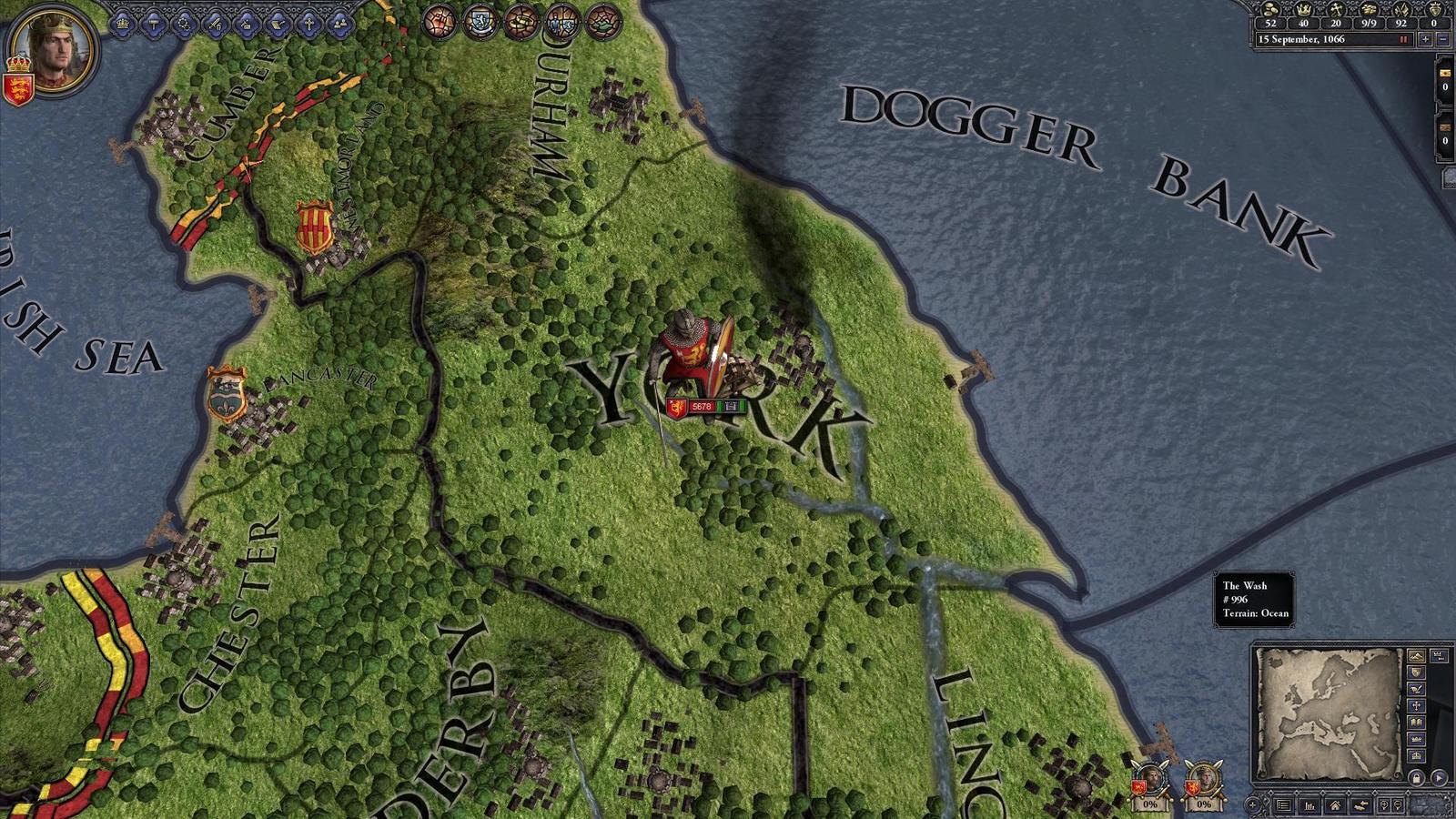Open the Council screen via figures icon
This screenshot has height=819, width=1456.
click(339, 25)
